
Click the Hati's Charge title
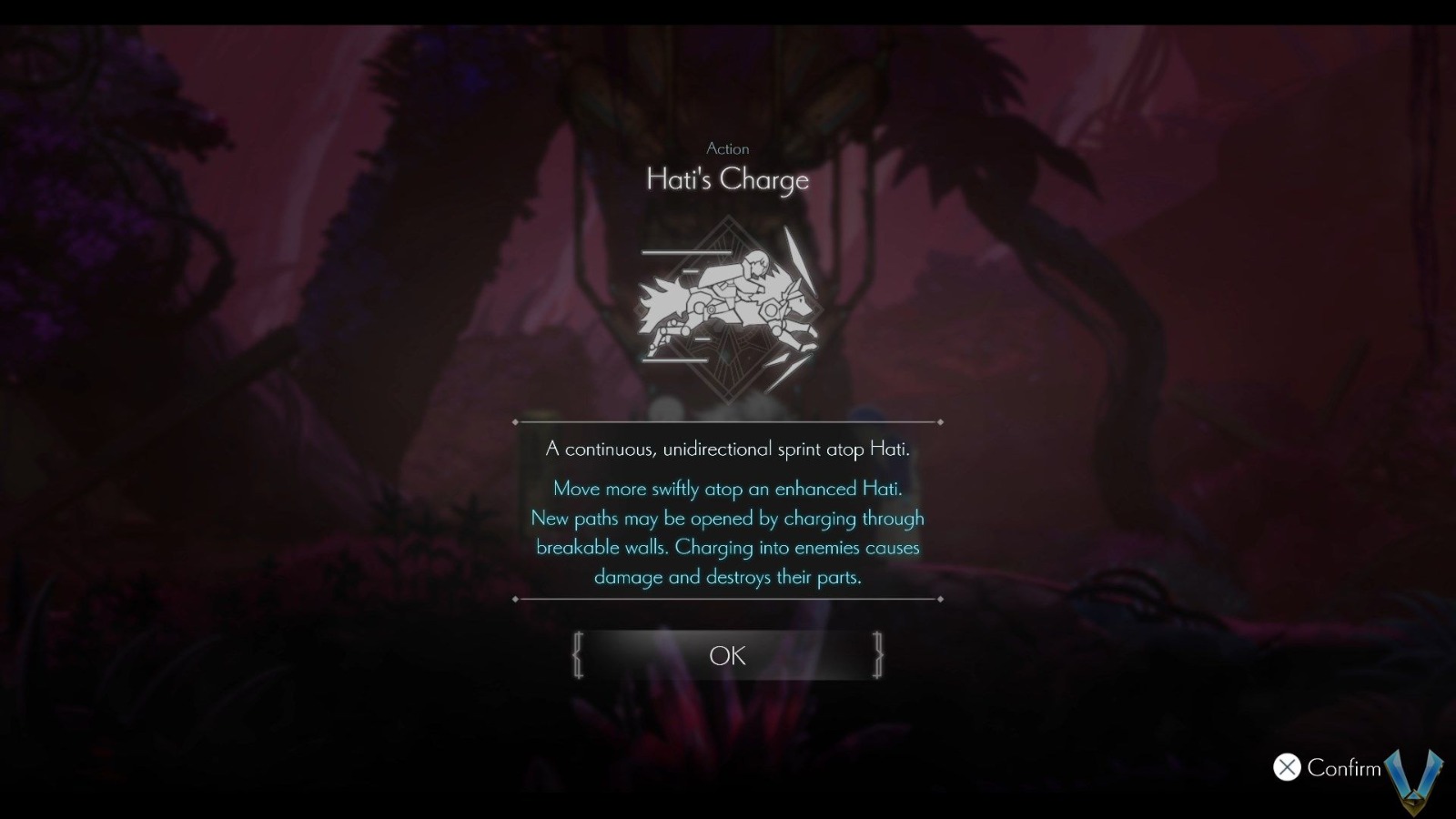(x=727, y=179)
